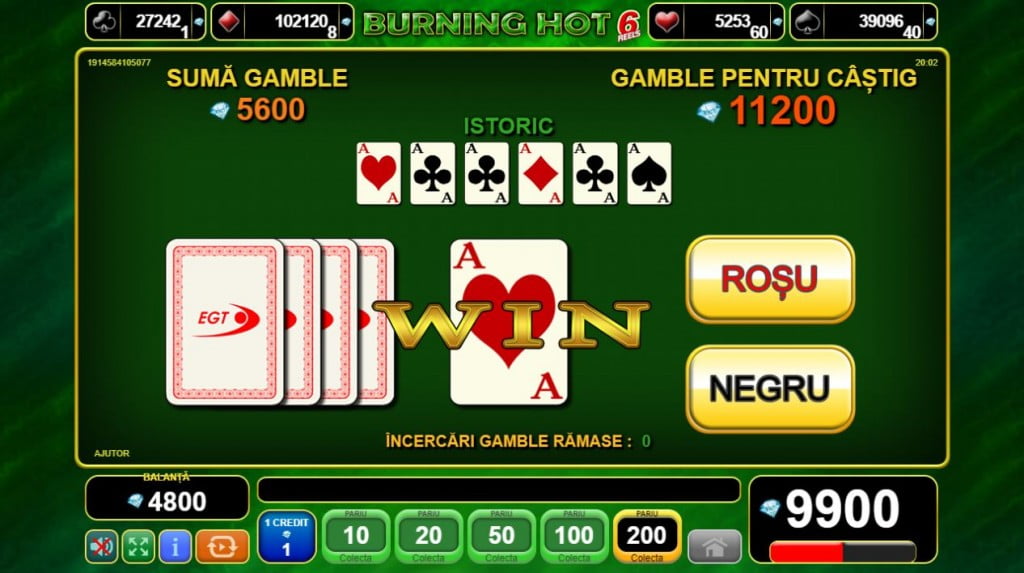Choose the NEGRU (black) button

769,388
